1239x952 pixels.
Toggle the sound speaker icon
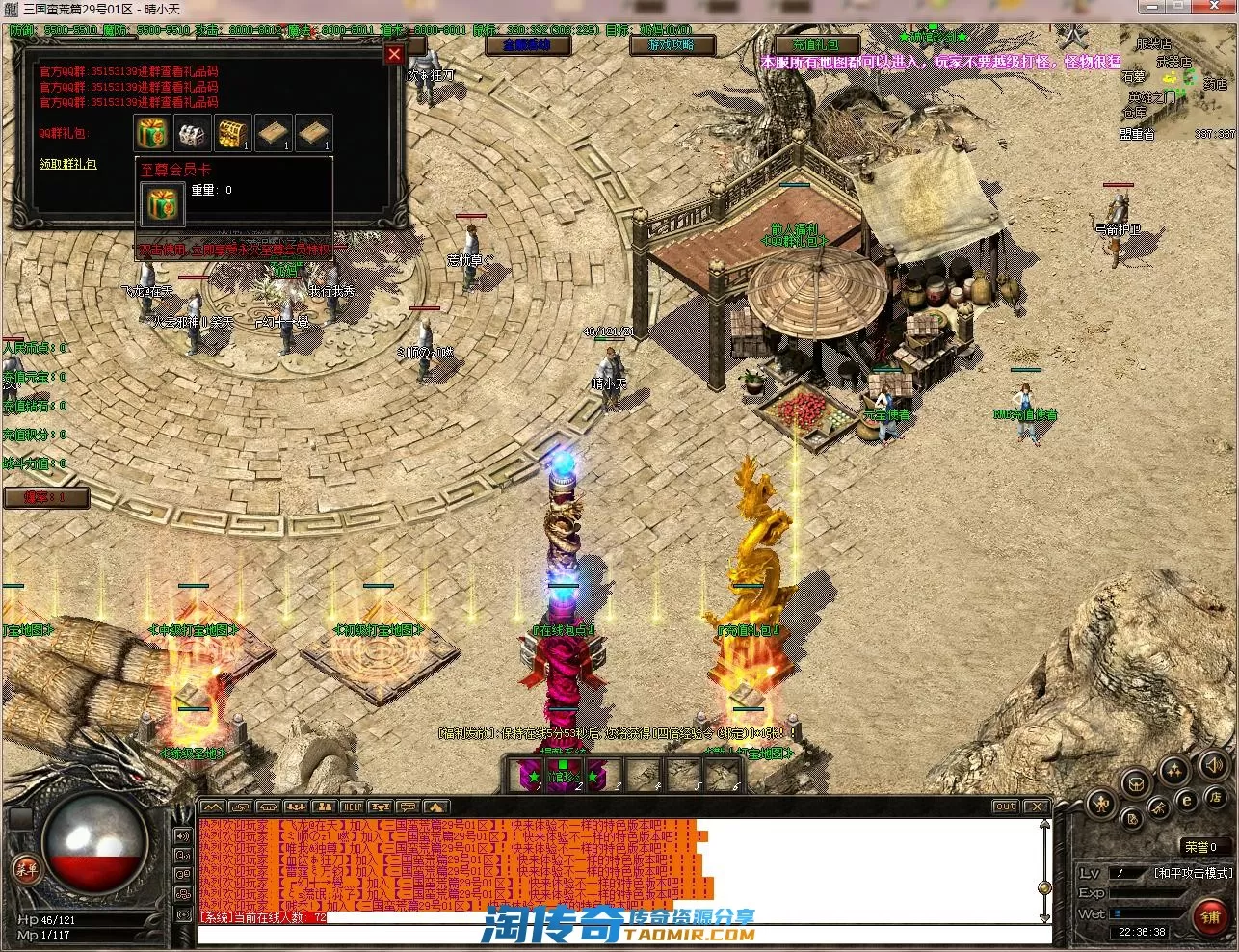point(1214,766)
